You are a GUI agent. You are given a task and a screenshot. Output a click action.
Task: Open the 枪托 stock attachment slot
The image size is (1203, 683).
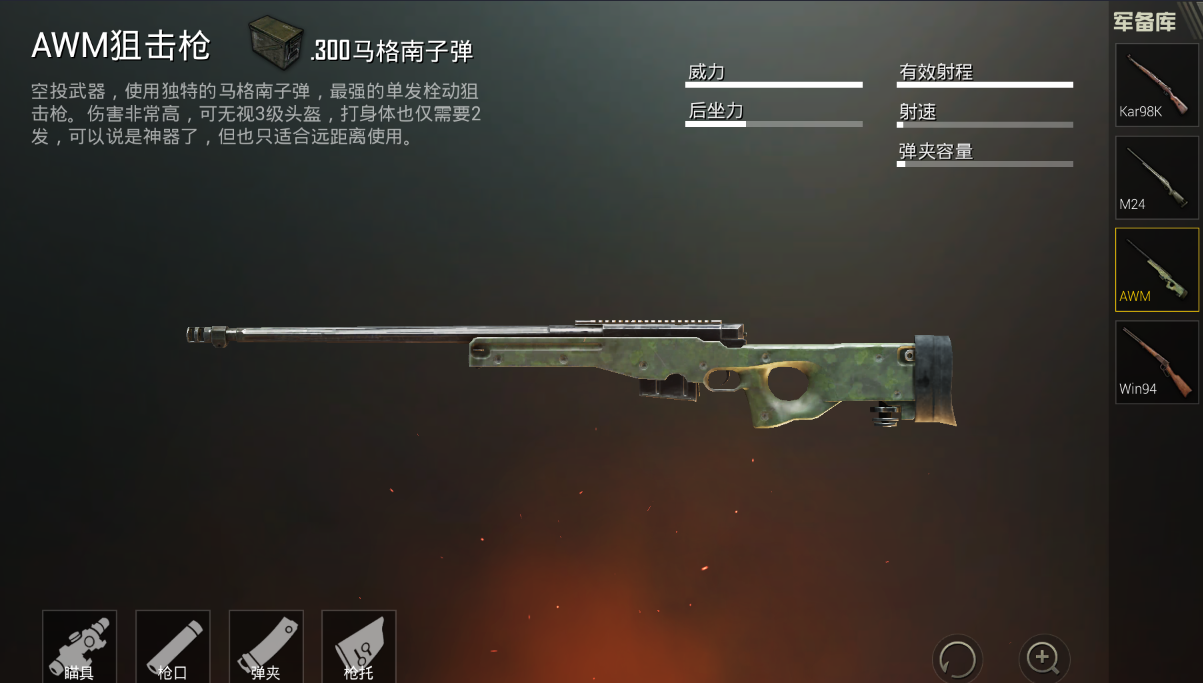[x=358, y=646]
